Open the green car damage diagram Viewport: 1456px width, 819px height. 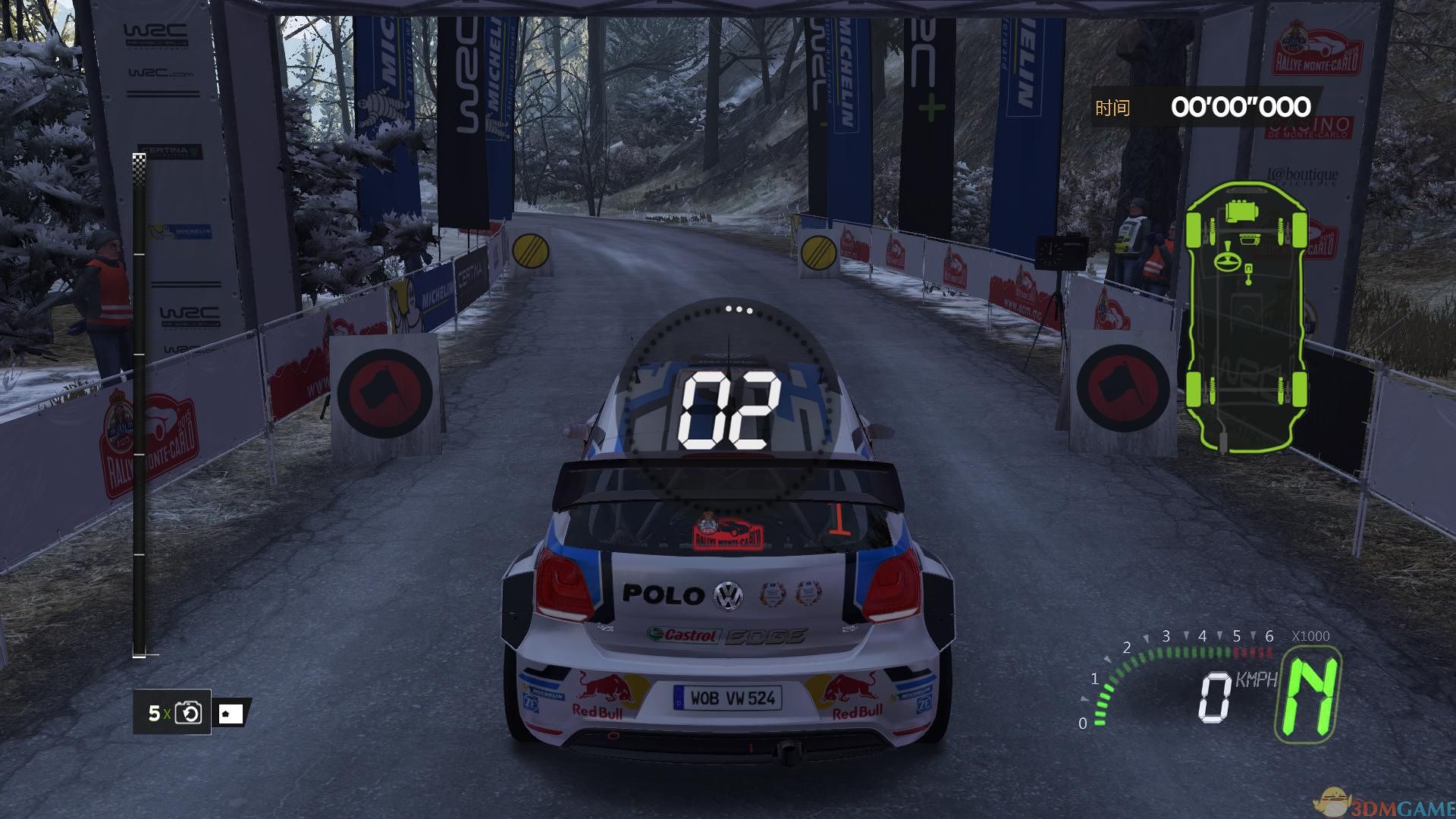(1246, 316)
